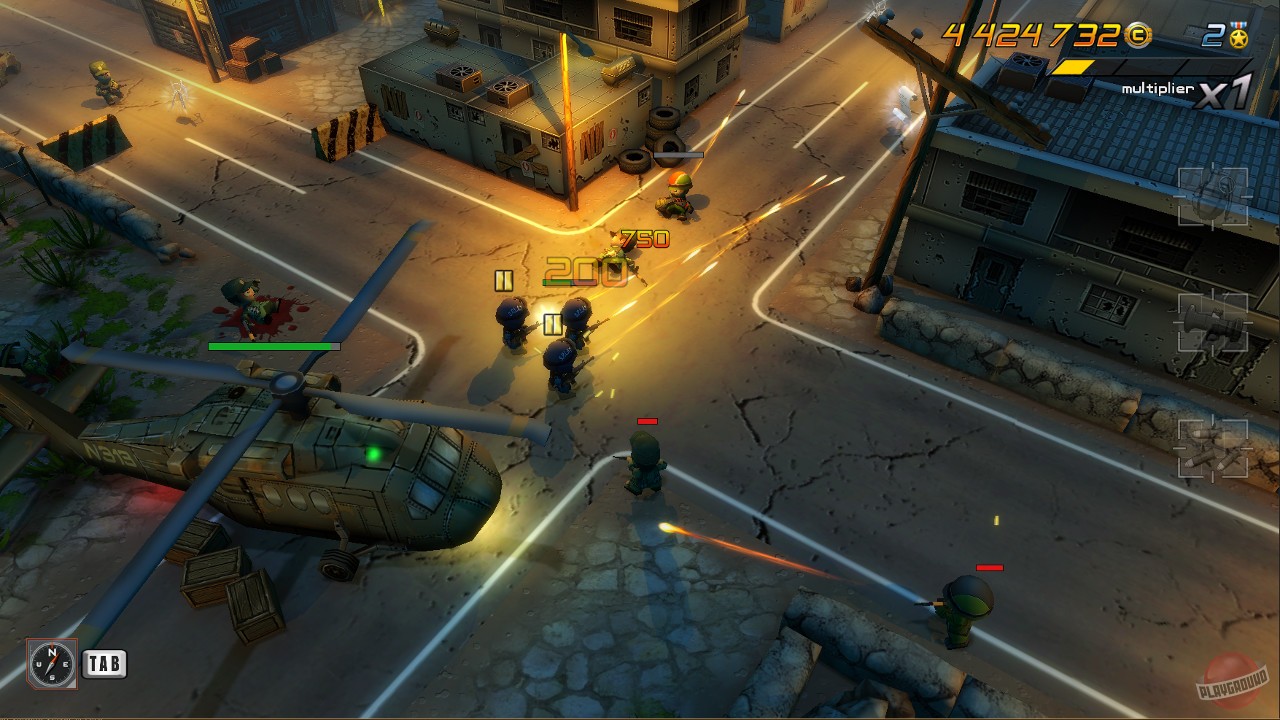
Task: Toggle the pause marker above the left trooper
Action: pos(502,281)
